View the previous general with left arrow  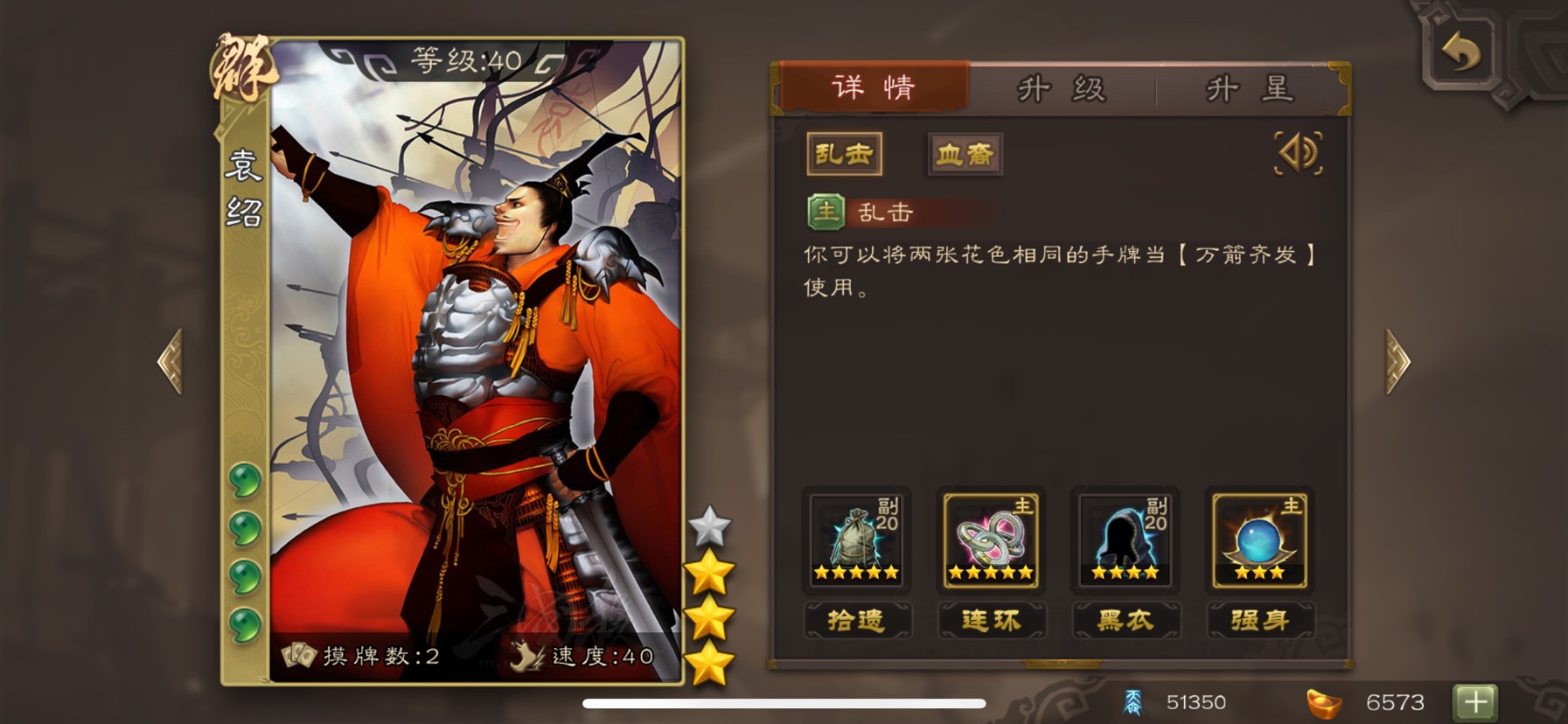171,361
